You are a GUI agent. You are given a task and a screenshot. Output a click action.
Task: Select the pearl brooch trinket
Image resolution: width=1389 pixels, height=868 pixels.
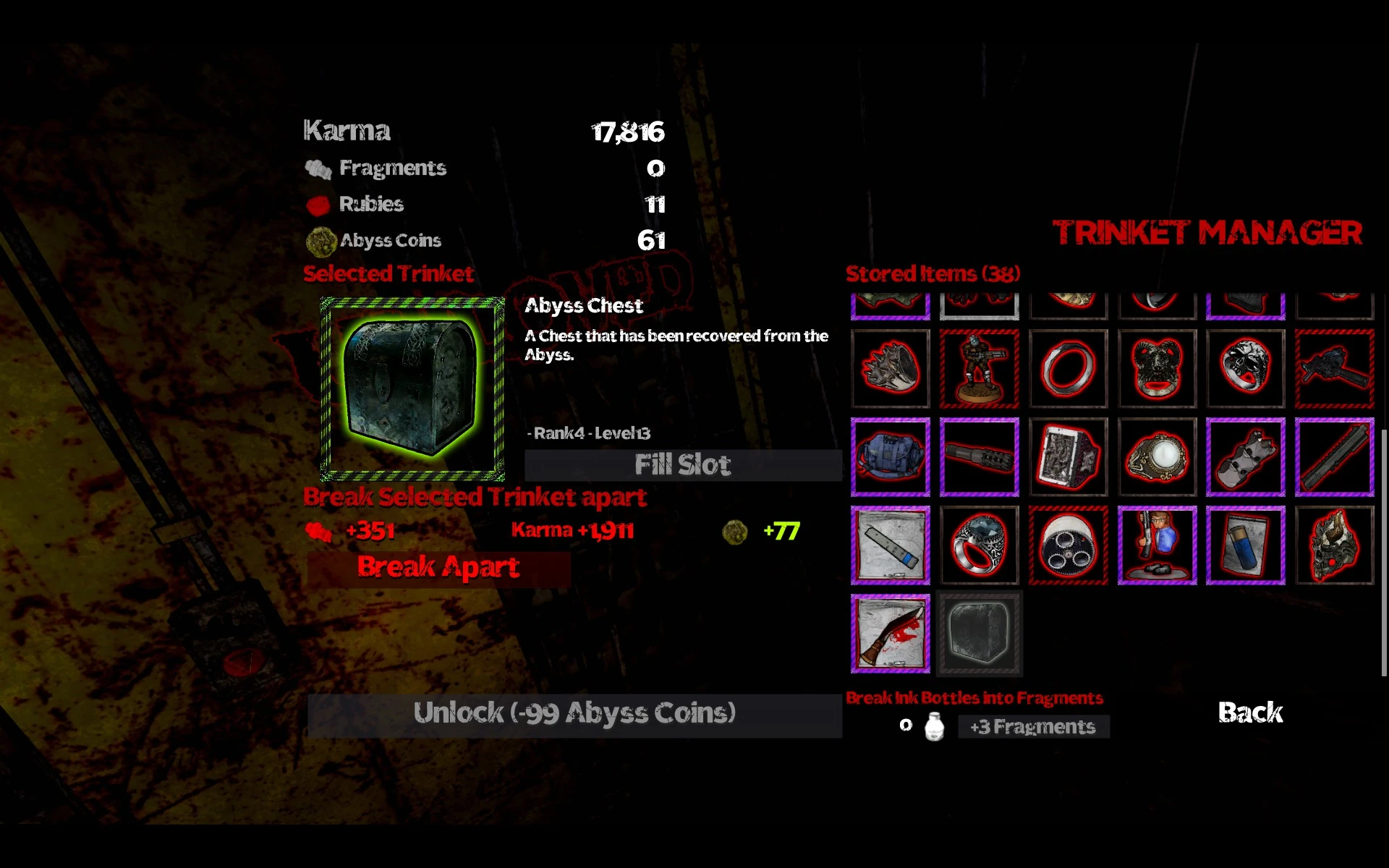1156,456
